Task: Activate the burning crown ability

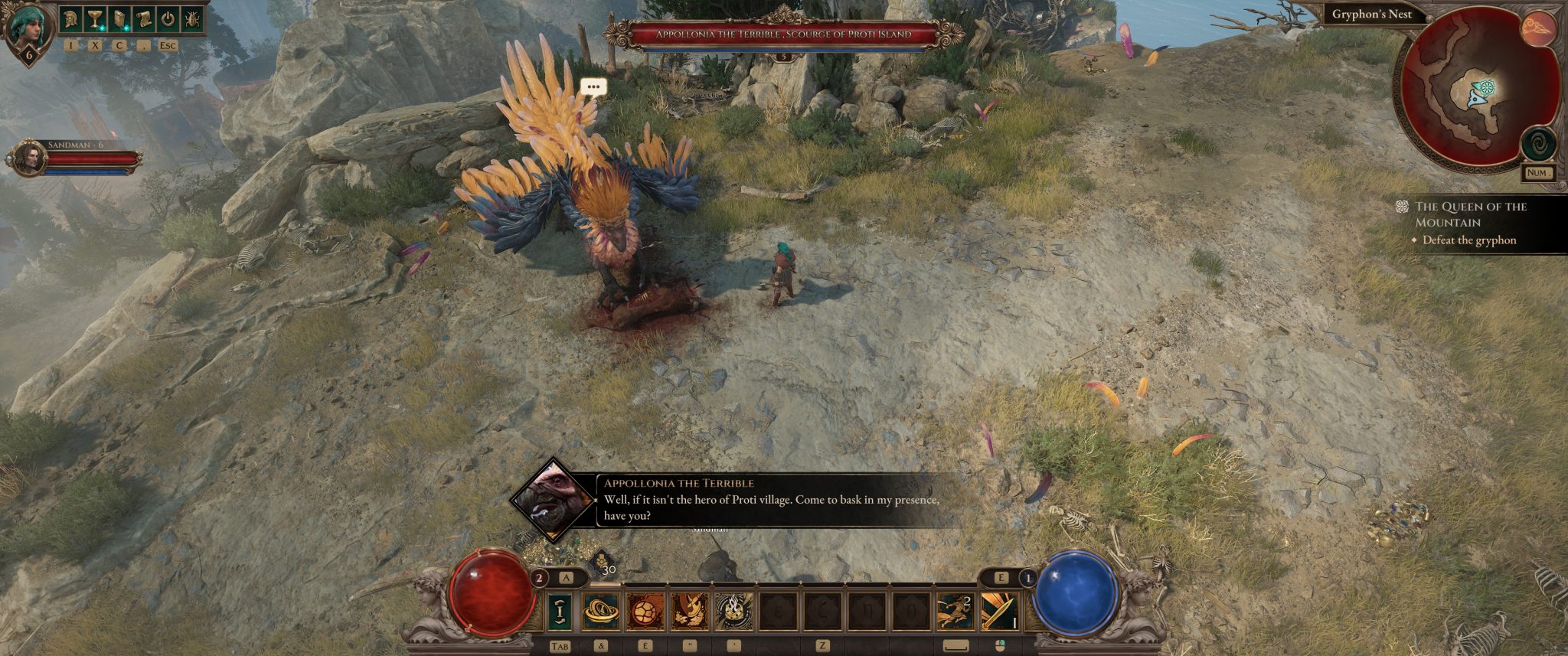Action: 734,611
